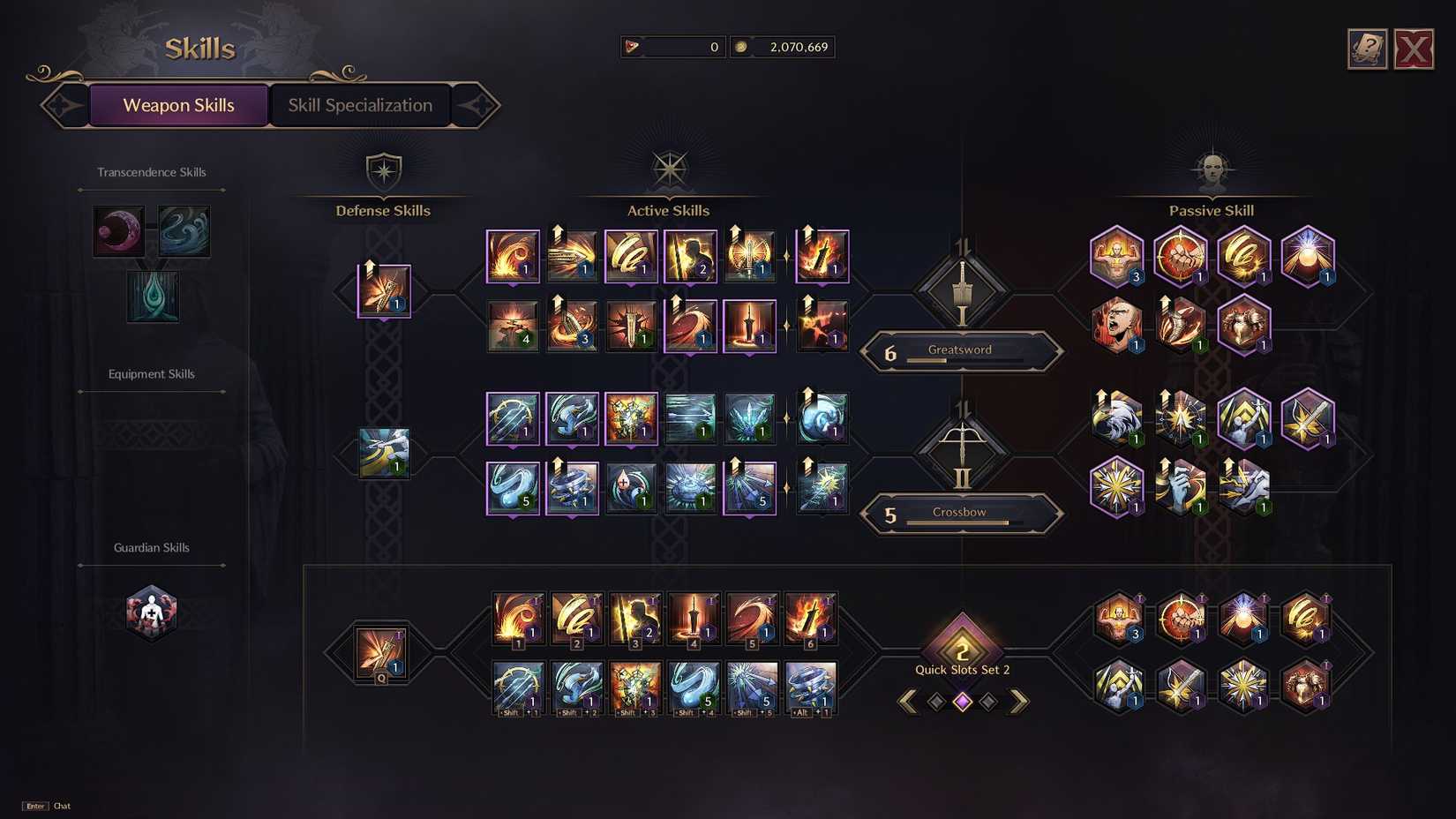Open the Weapon Skills tab
1456x819 pixels.
(x=178, y=105)
